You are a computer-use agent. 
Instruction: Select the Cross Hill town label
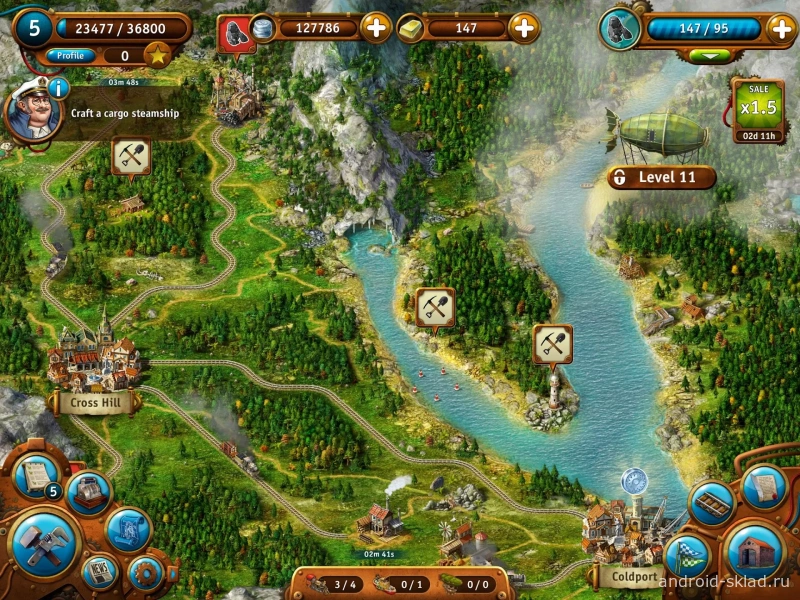pyautogui.click(x=94, y=403)
